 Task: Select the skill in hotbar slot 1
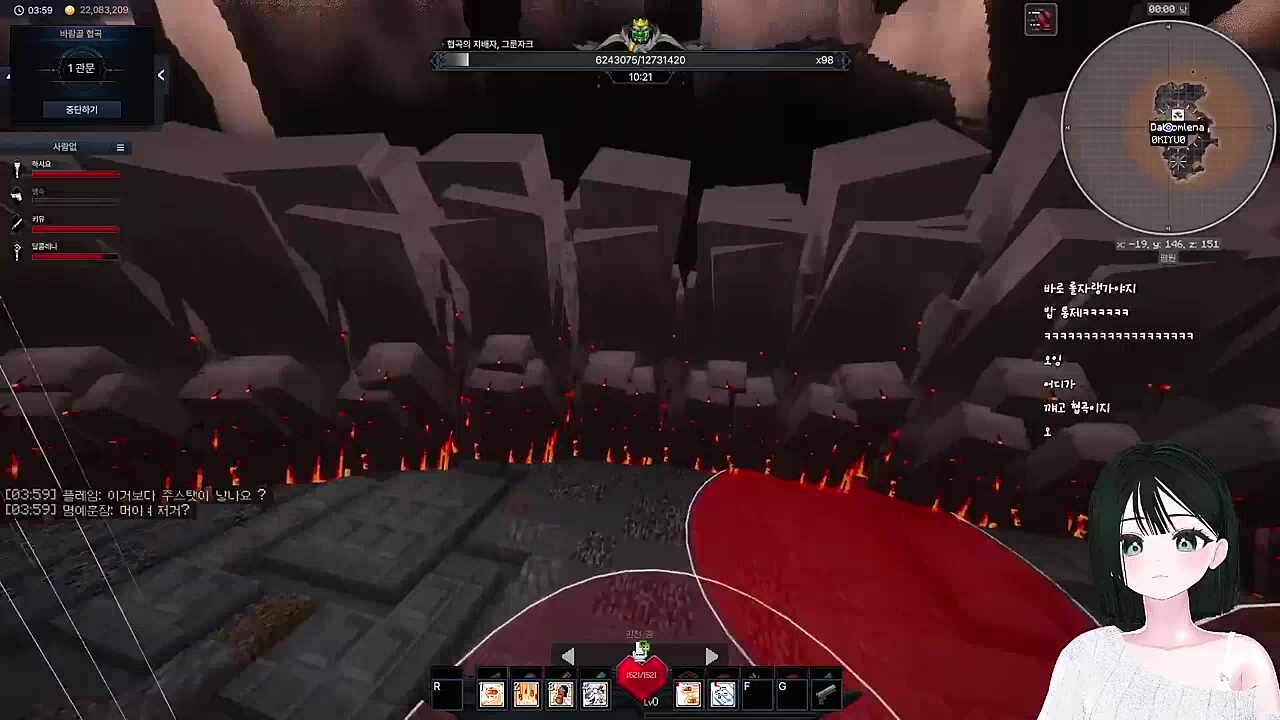click(492, 693)
